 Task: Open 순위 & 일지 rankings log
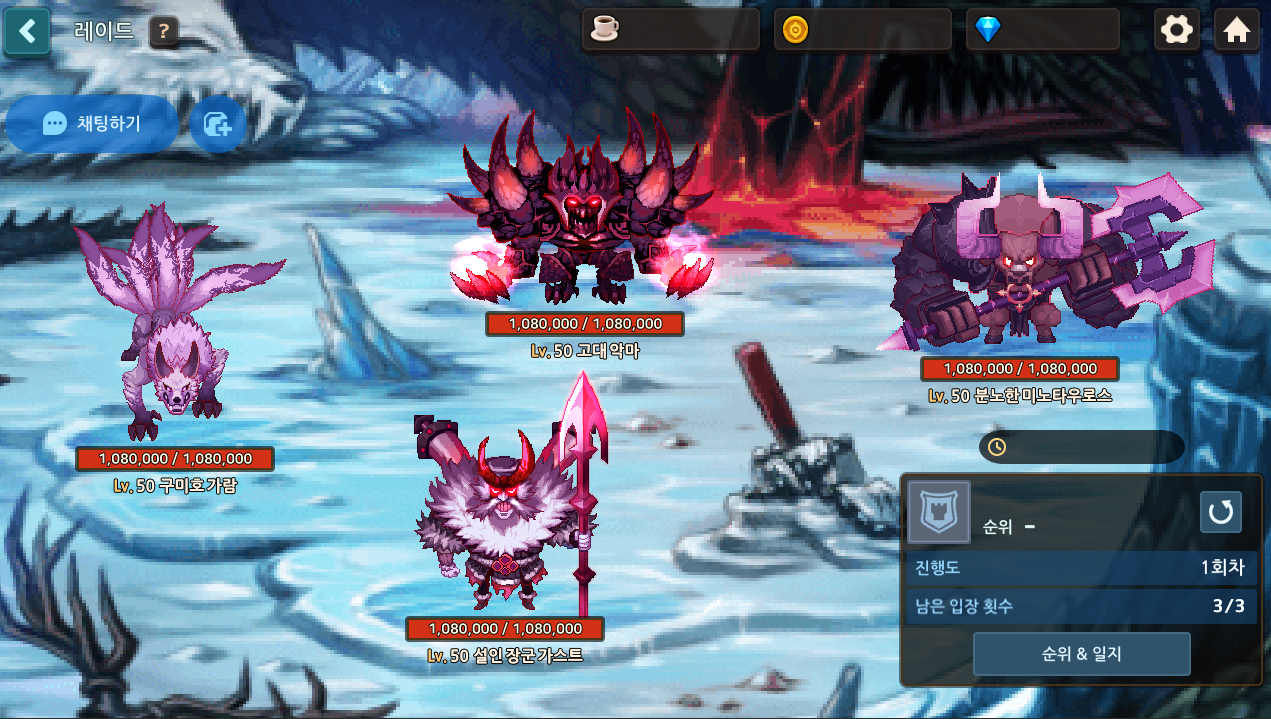(x=1081, y=654)
